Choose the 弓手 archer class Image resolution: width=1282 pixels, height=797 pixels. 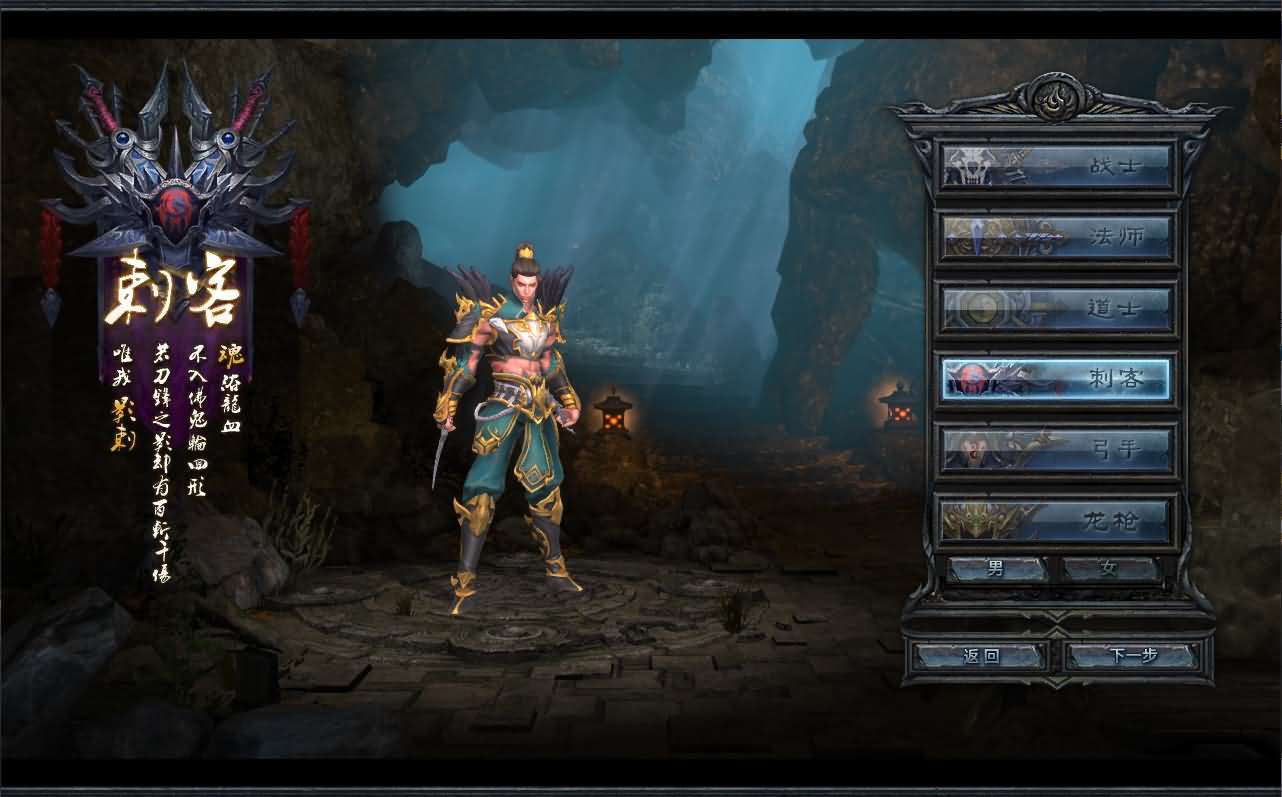[x=1056, y=450]
